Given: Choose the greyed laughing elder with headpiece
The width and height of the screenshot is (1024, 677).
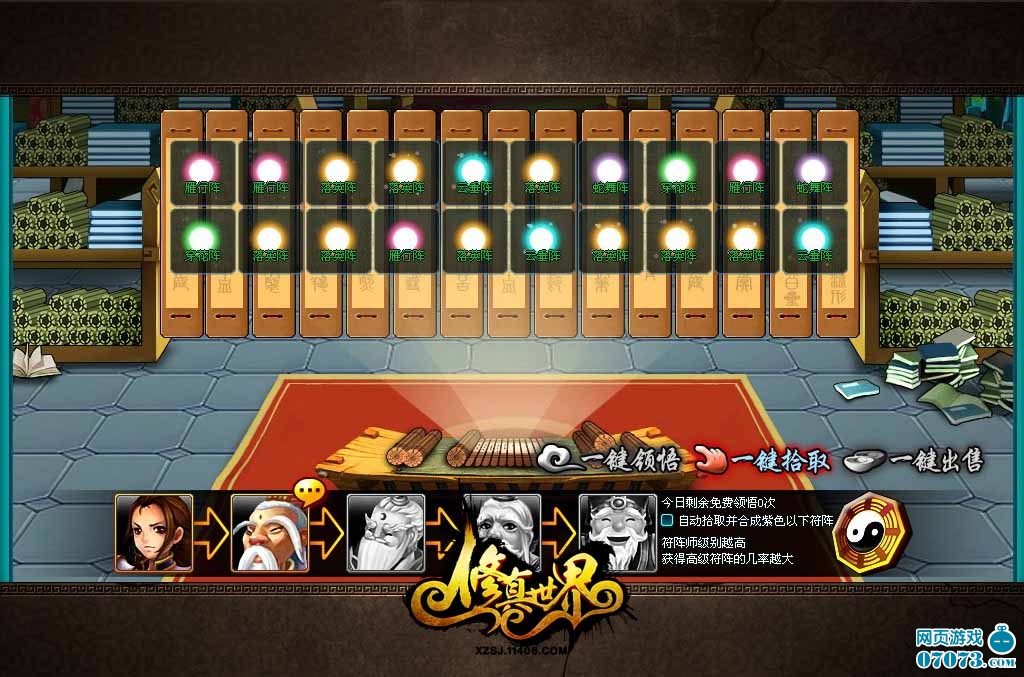Looking at the screenshot, I should 617,533.
